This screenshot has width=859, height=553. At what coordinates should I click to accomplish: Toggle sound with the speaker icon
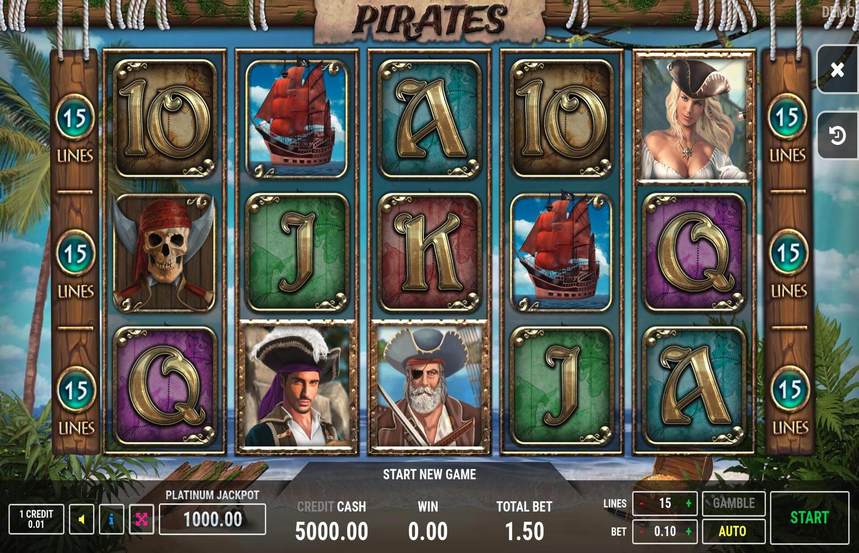[82, 519]
